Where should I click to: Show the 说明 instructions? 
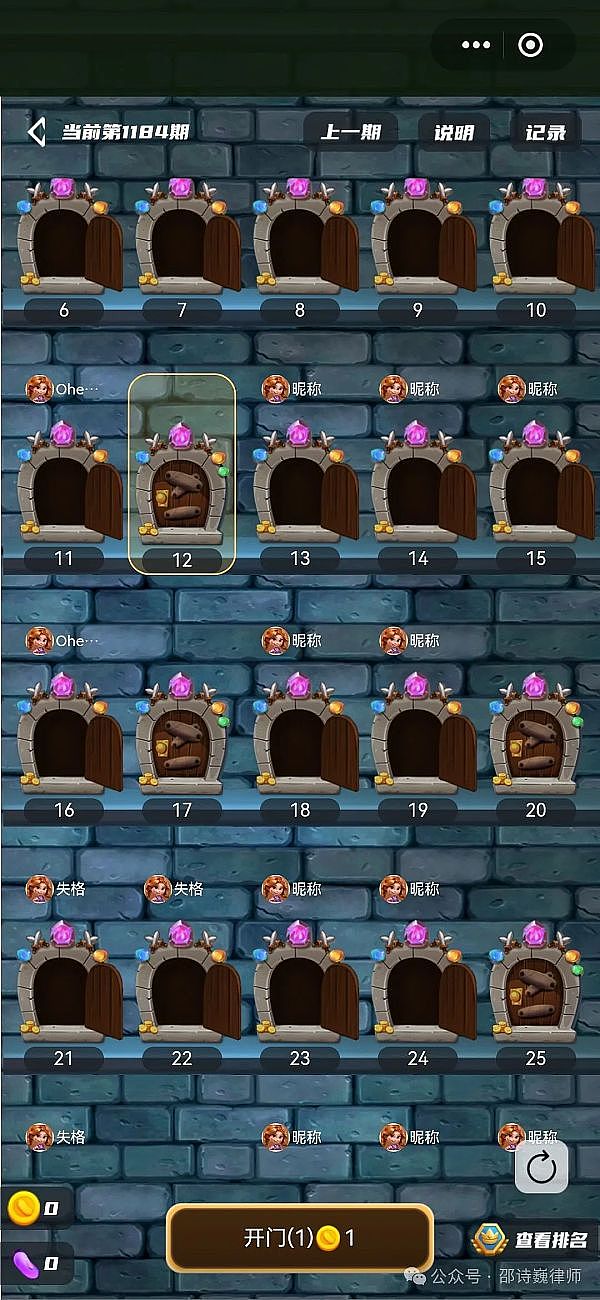click(x=453, y=132)
